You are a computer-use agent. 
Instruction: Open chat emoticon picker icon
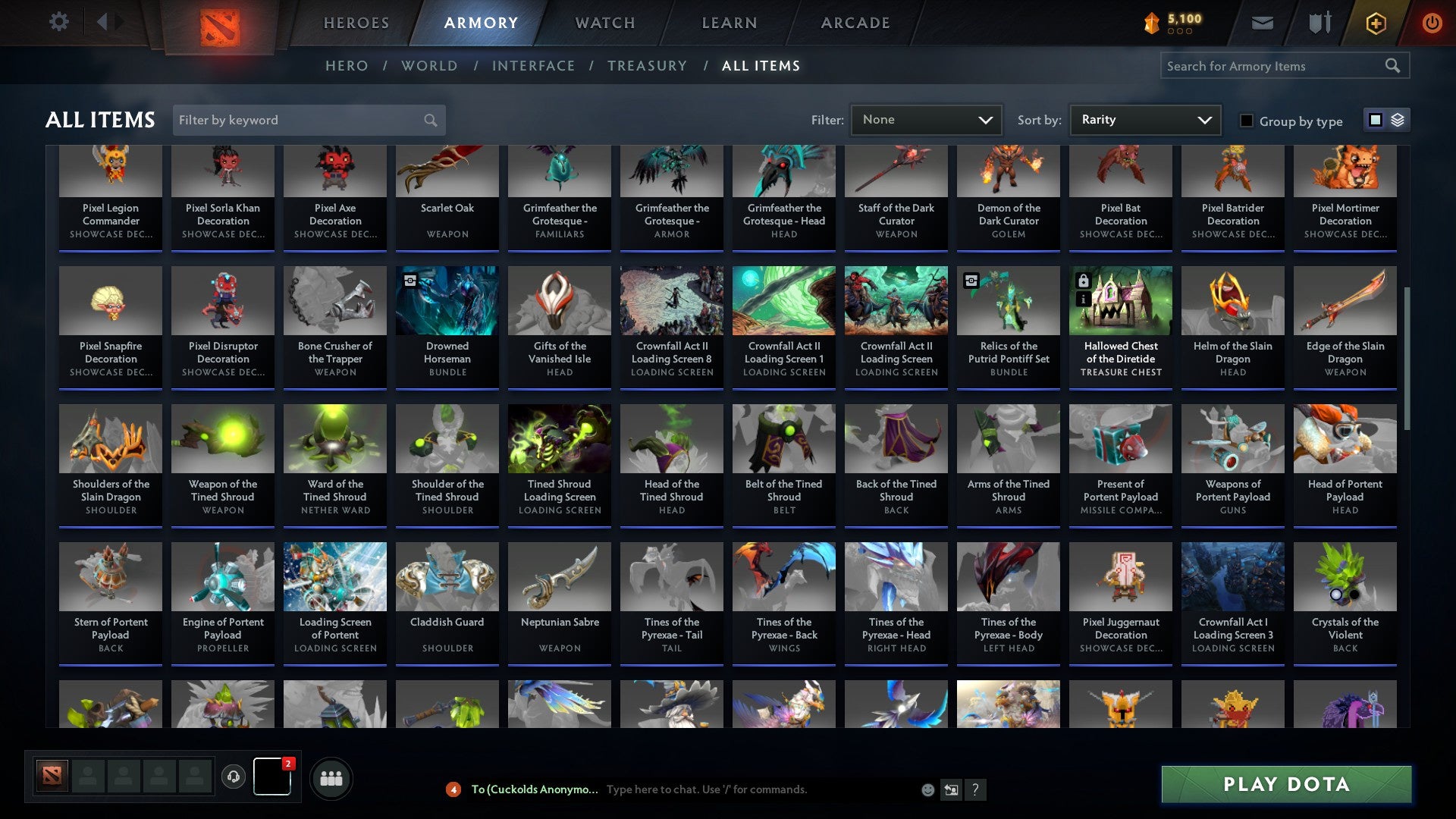[x=927, y=789]
